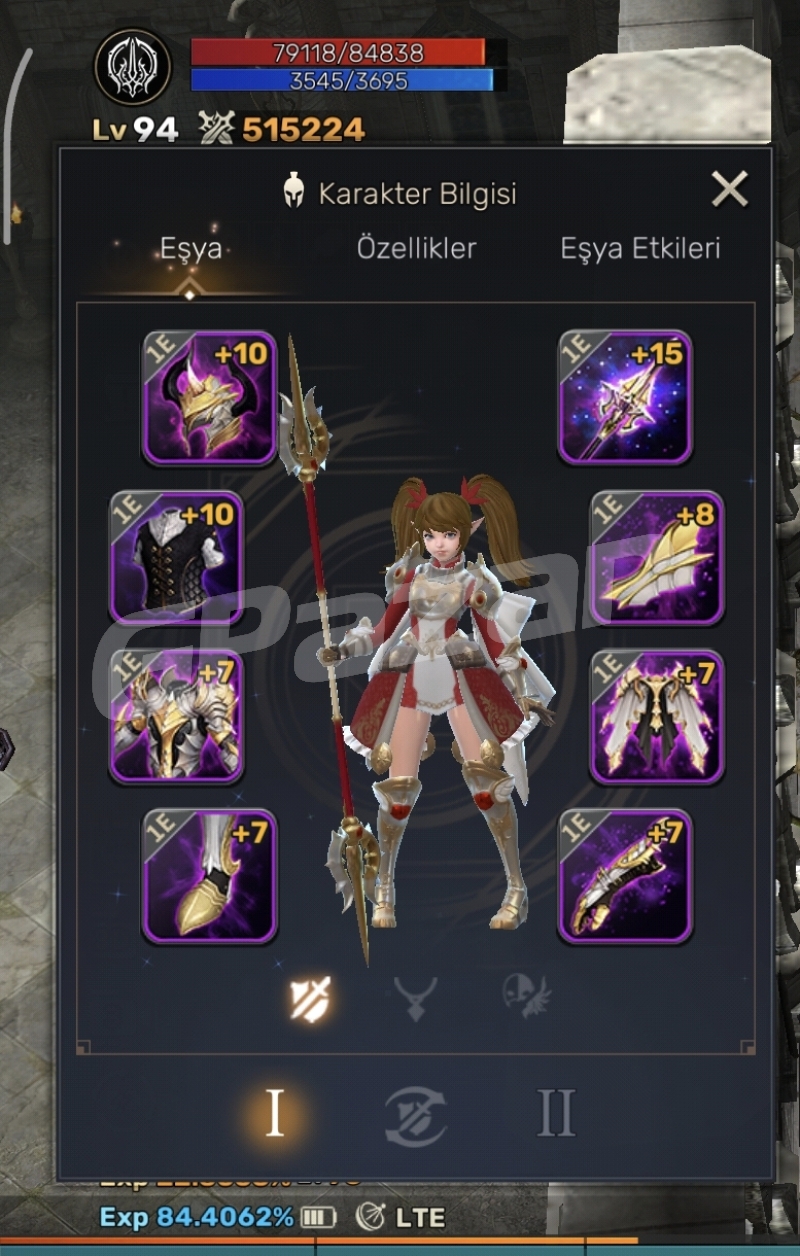The image size is (800, 1256).
Task: Activate equipment preset II
Action: [556, 1114]
